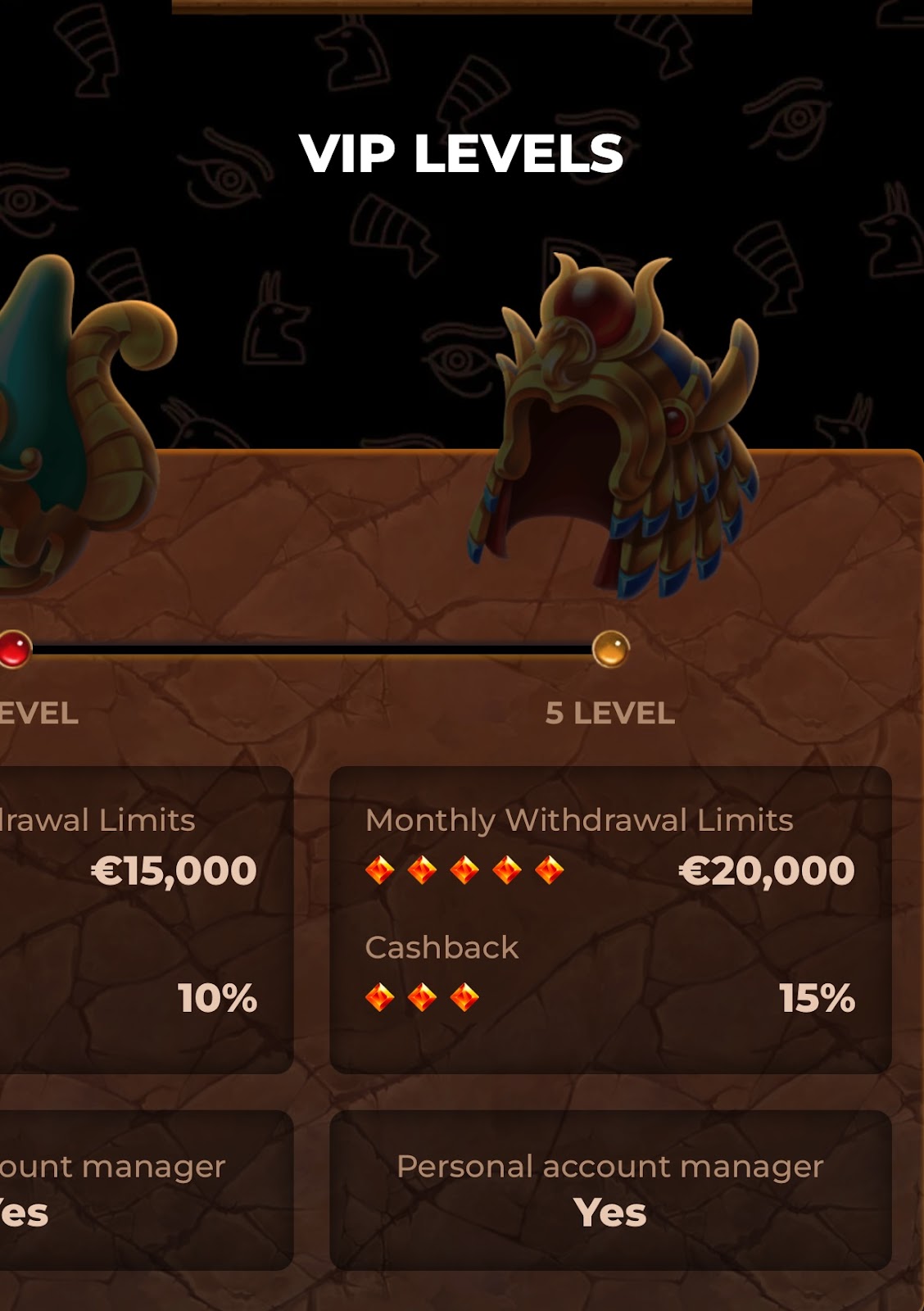Image resolution: width=924 pixels, height=1311 pixels.
Task: Open the €20,000 Monthly Withdrawal Limits card
Action: 610,919
